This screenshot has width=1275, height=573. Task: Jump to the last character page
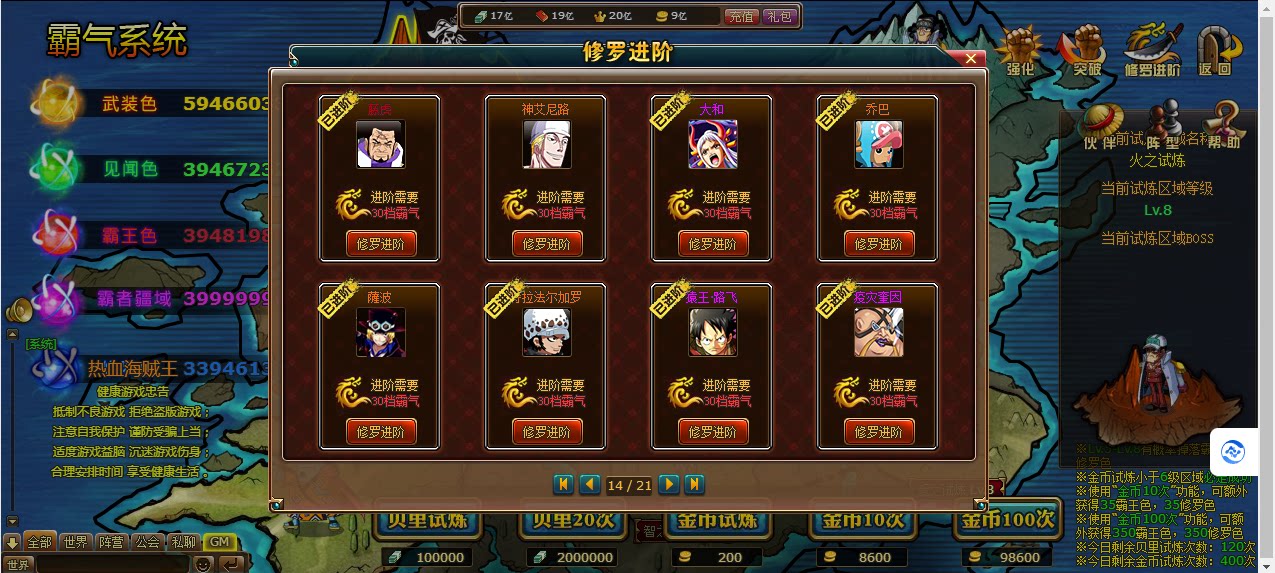694,485
